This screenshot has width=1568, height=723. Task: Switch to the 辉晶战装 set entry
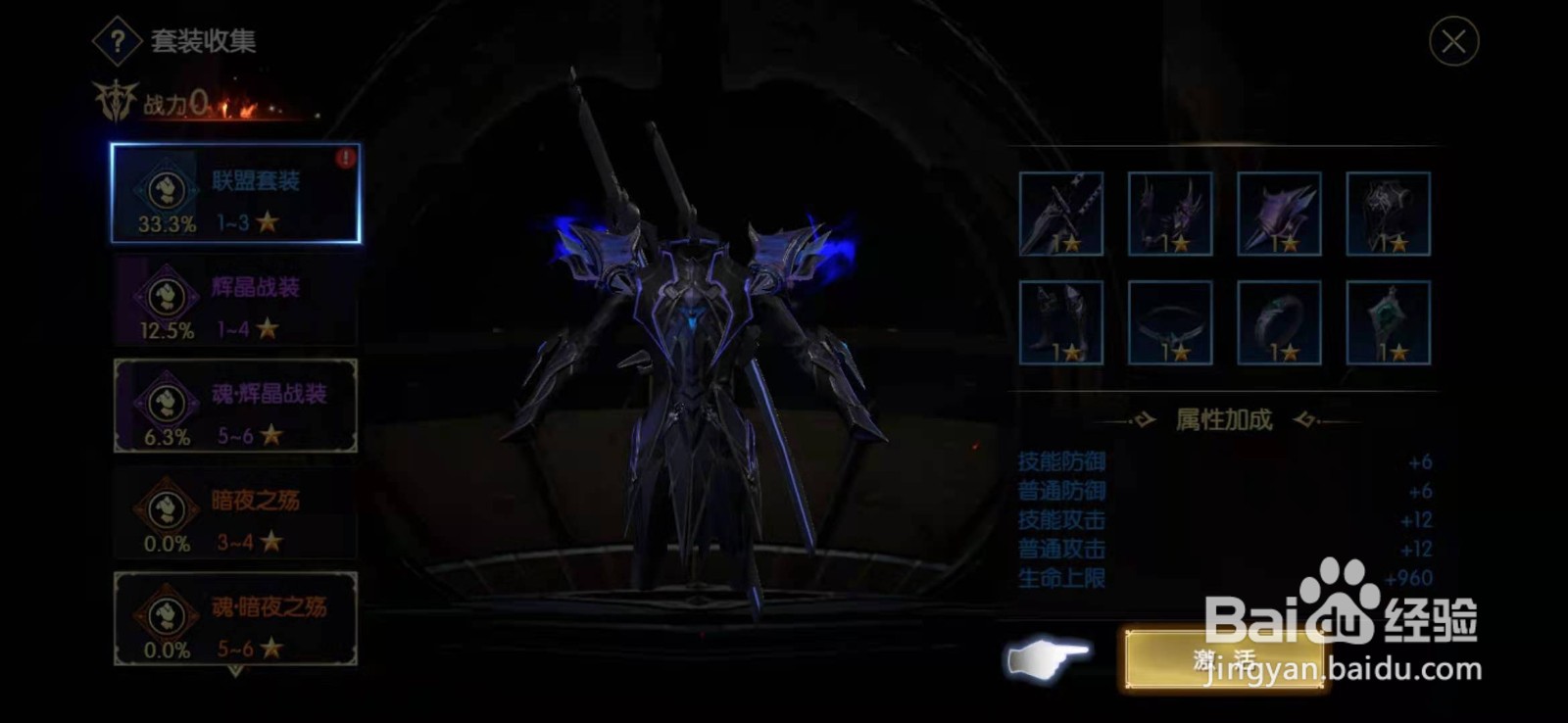pos(233,301)
